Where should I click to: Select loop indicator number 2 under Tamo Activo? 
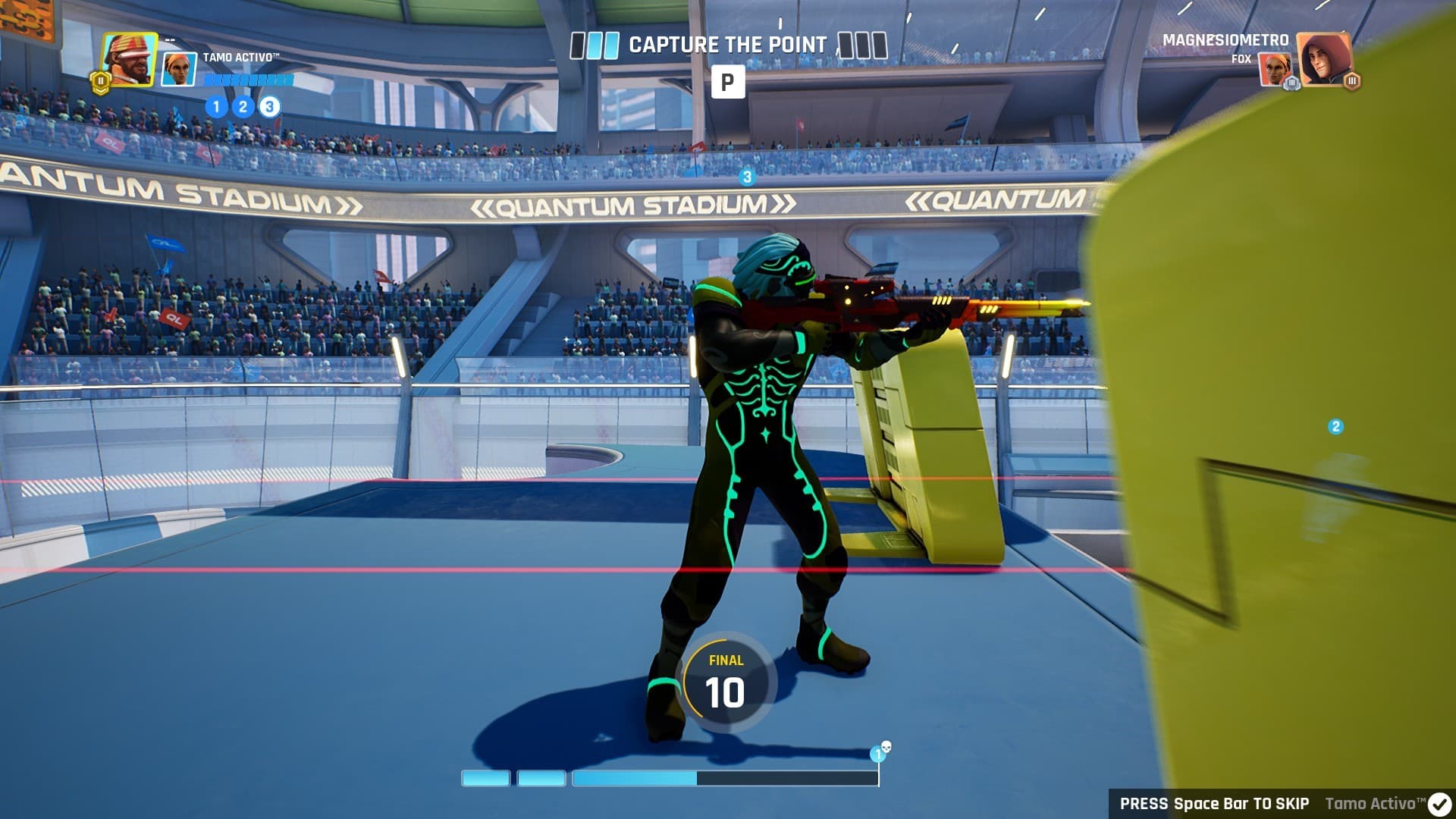click(243, 107)
